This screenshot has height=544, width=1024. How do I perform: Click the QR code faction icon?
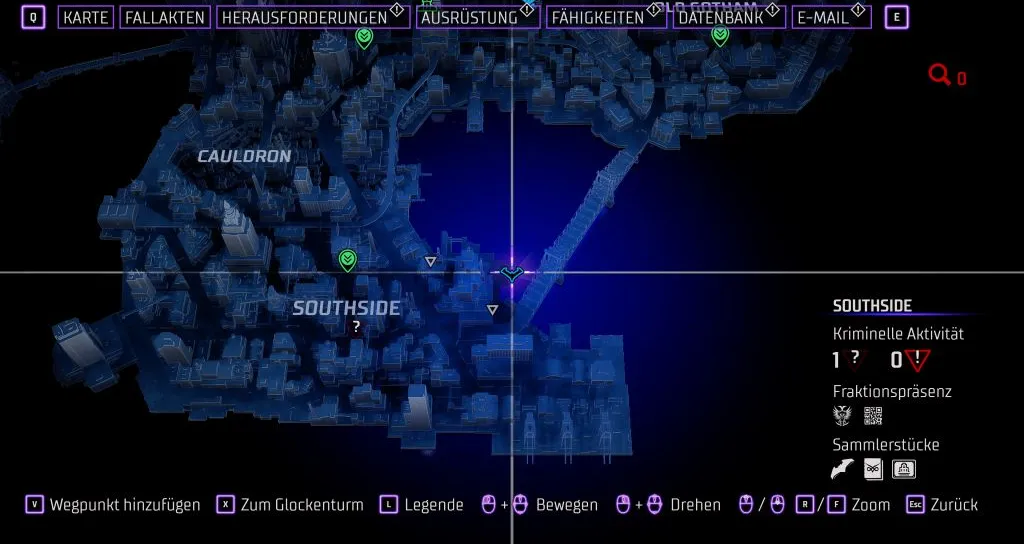click(x=873, y=416)
